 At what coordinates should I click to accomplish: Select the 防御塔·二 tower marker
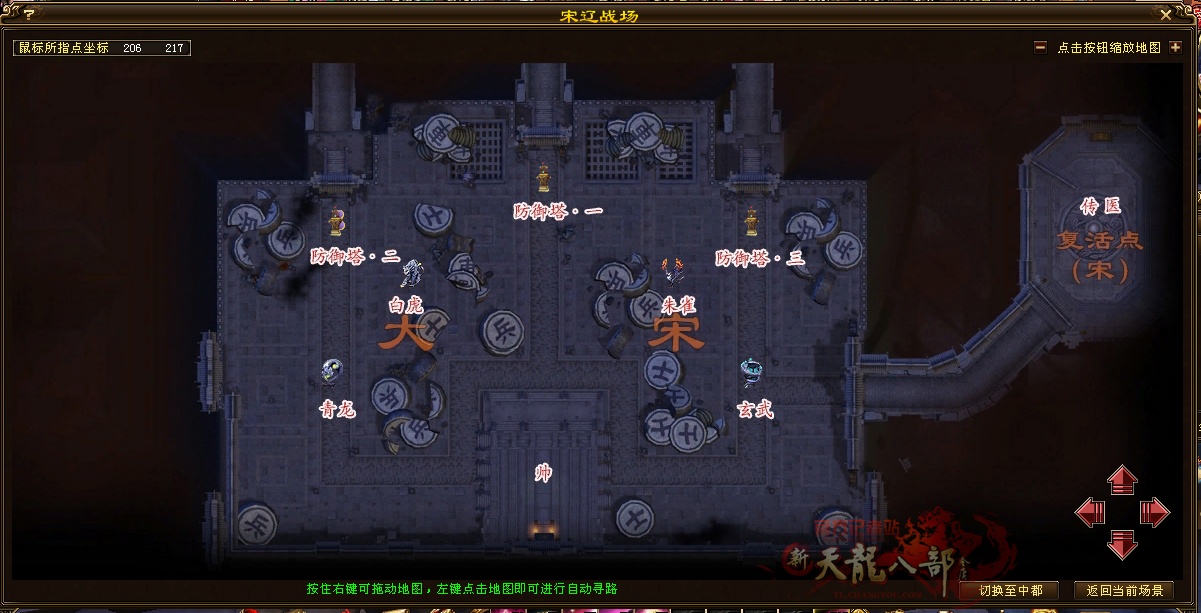pyautogui.click(x=337, y=222)
